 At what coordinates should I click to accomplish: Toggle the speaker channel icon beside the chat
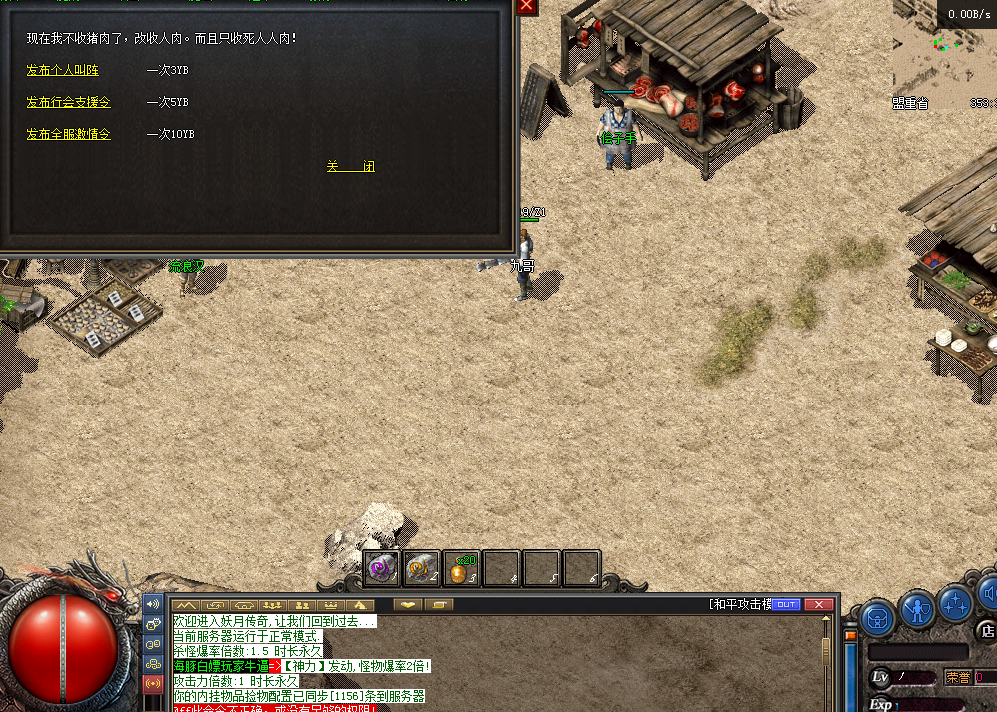click(x=153, y=605)
